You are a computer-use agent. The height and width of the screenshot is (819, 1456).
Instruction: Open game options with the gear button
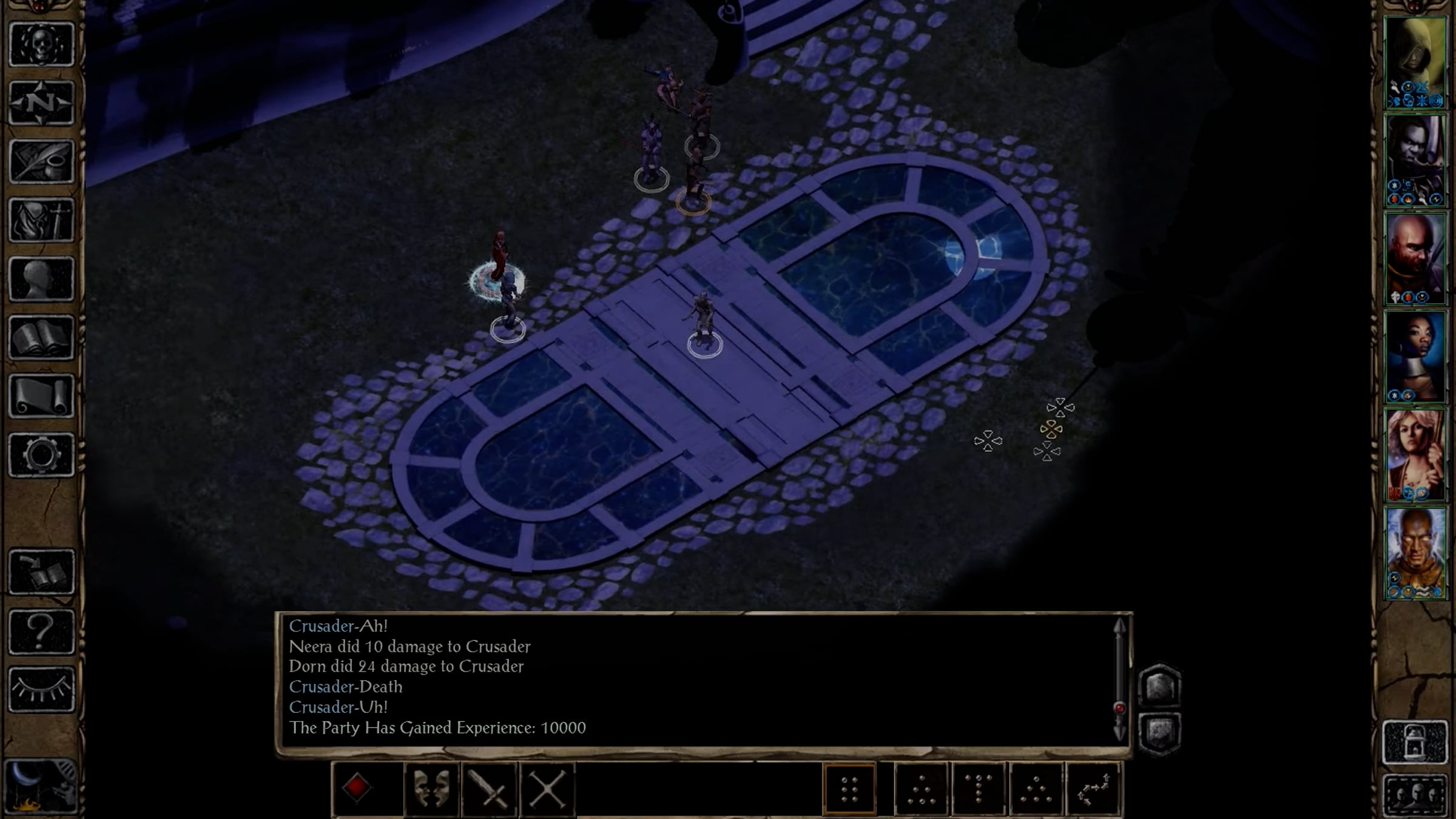tap(41, 454)
